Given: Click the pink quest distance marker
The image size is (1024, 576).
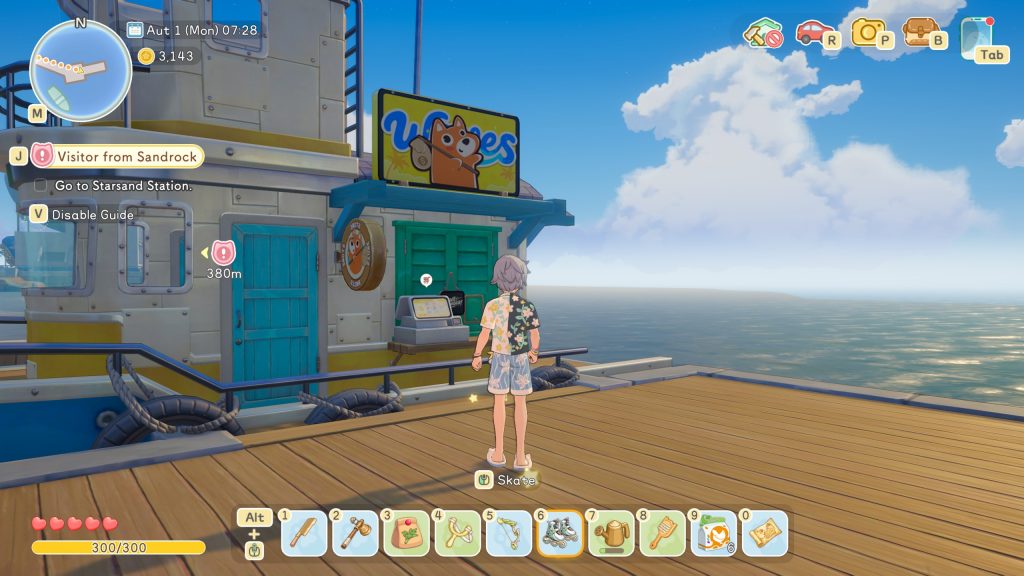Looking at the screenshot, I should coord(223,253).
